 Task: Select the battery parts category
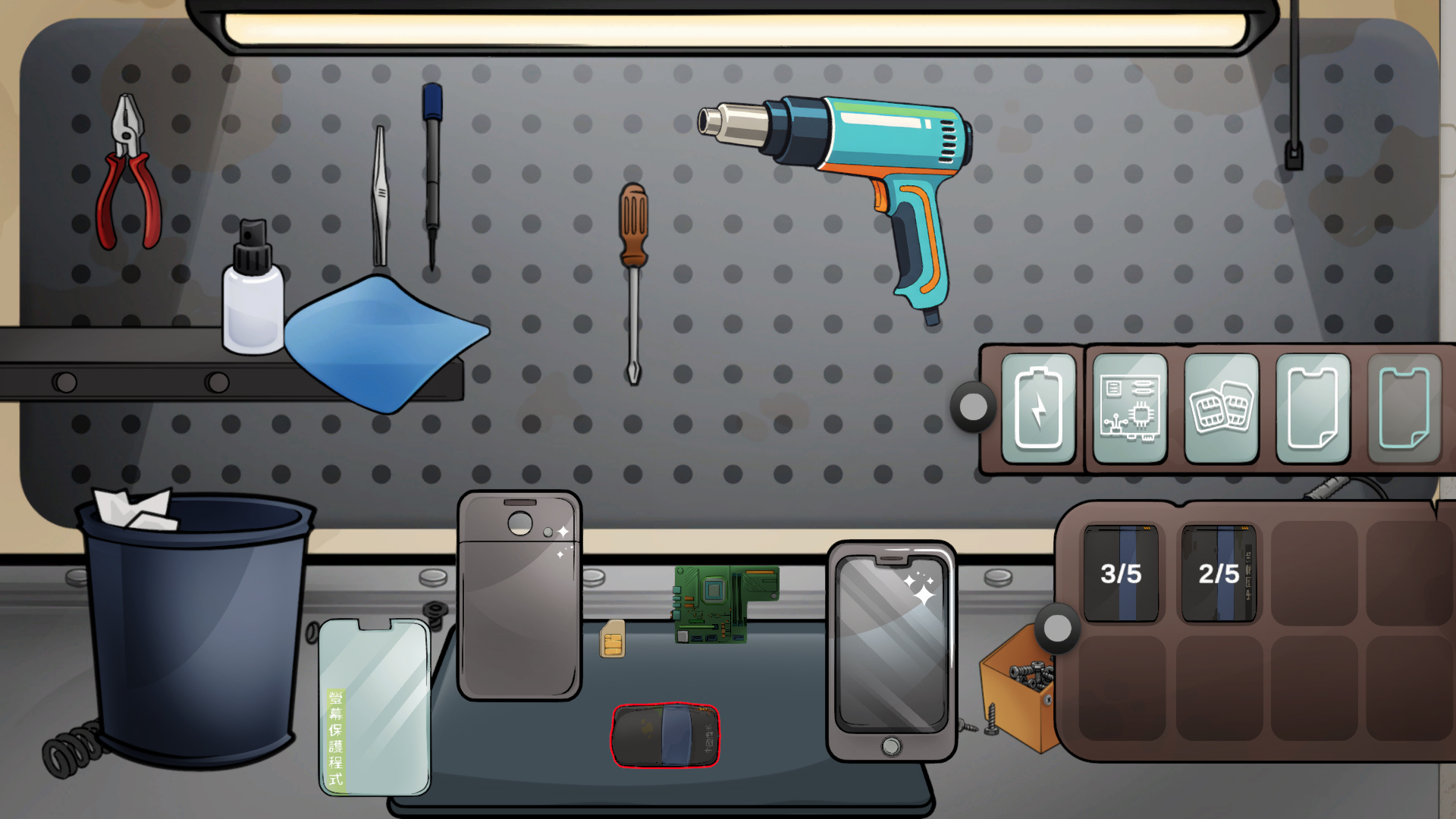click(1038, 408)
